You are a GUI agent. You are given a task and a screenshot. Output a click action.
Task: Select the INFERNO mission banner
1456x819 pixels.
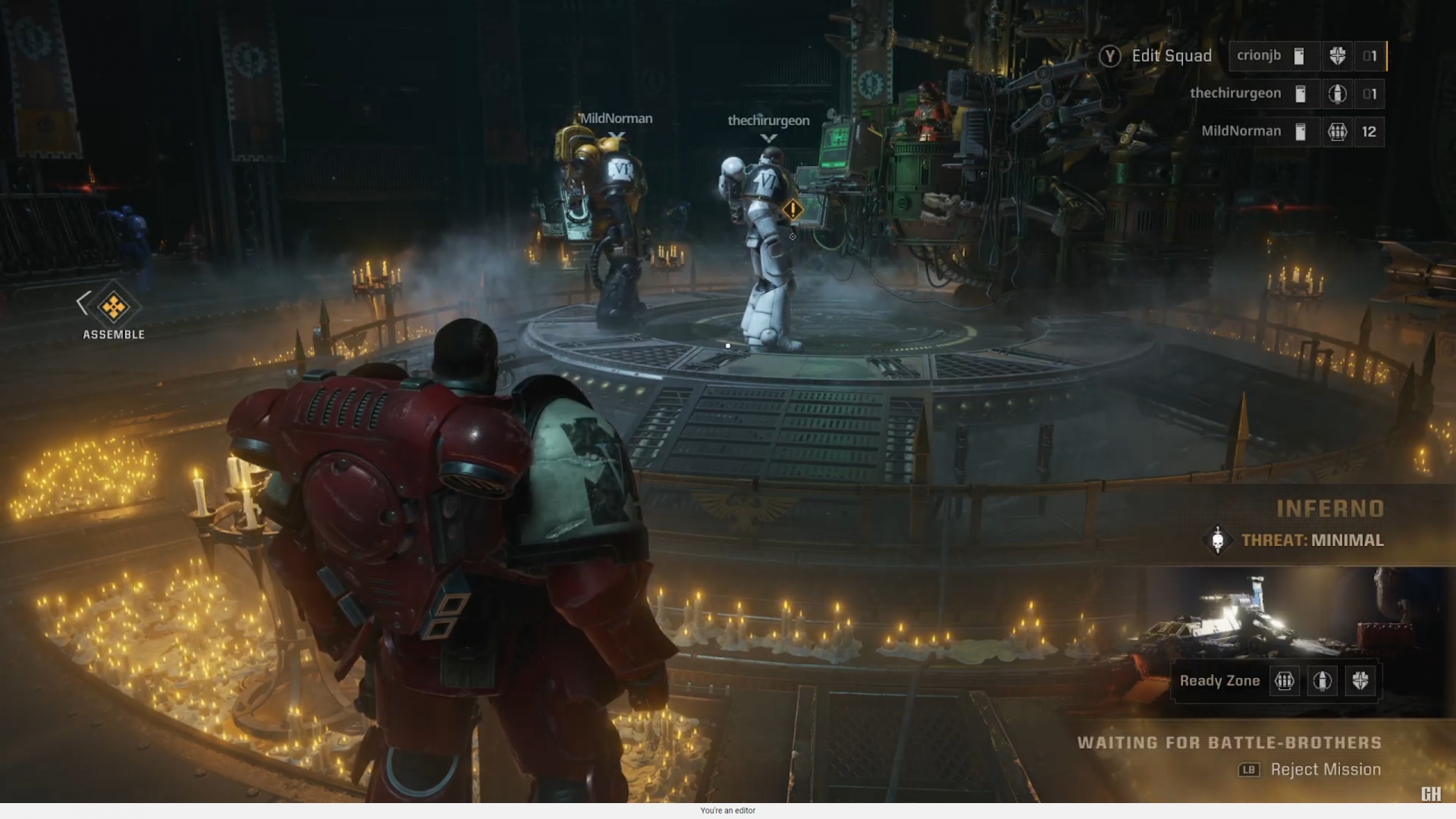tap(1331, 508)
